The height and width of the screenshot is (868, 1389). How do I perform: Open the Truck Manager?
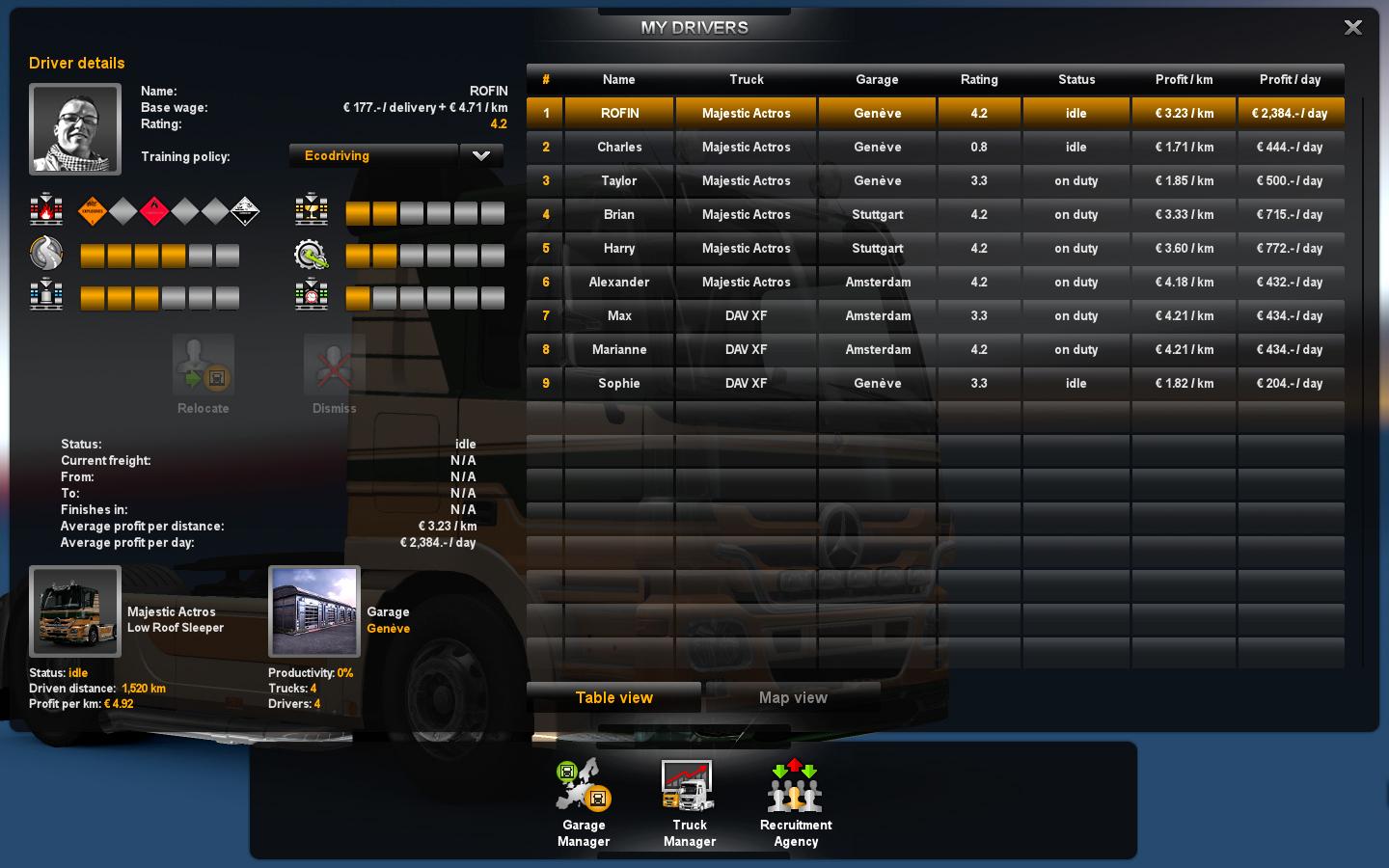[x=689, y=802]
